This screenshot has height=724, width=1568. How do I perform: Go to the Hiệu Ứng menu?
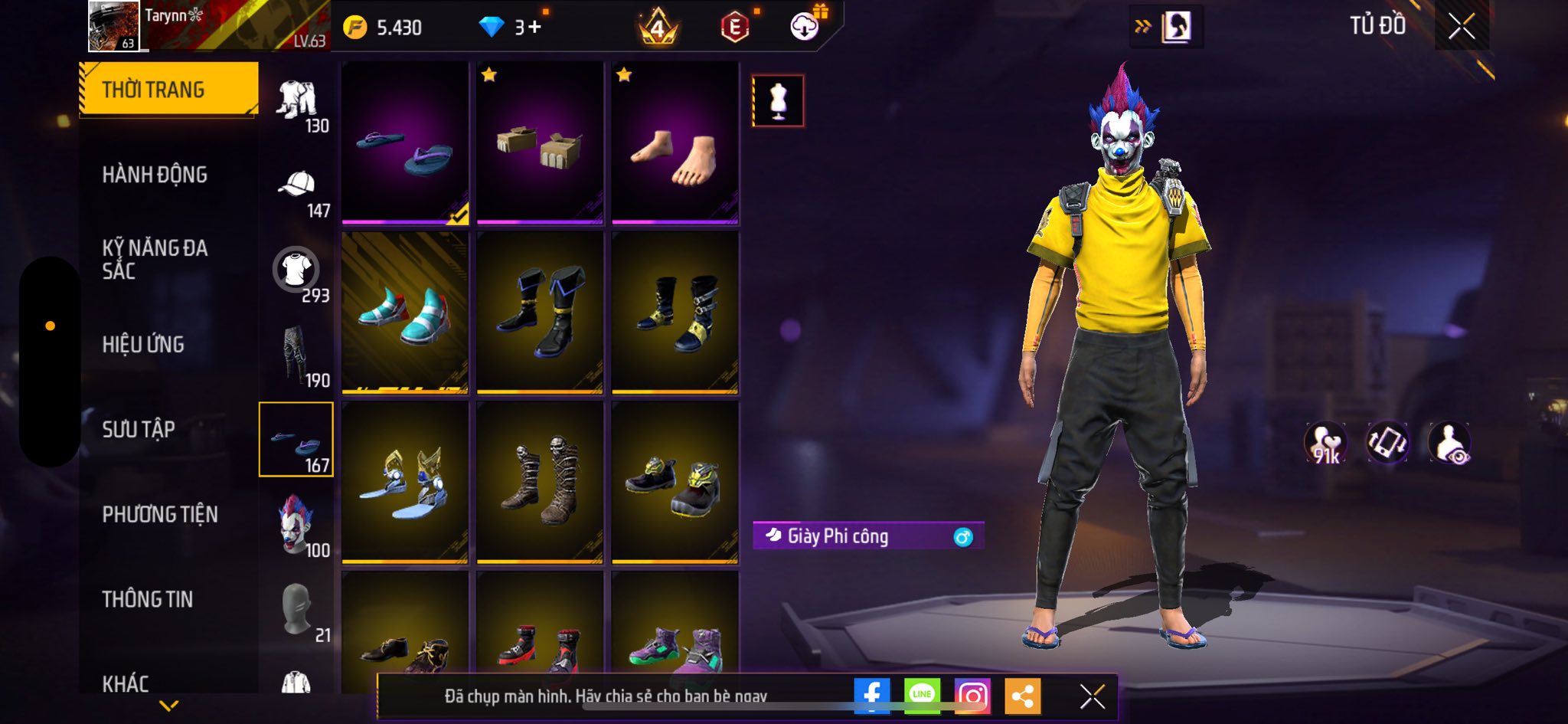pyautogui.click(x=143, y=344)
